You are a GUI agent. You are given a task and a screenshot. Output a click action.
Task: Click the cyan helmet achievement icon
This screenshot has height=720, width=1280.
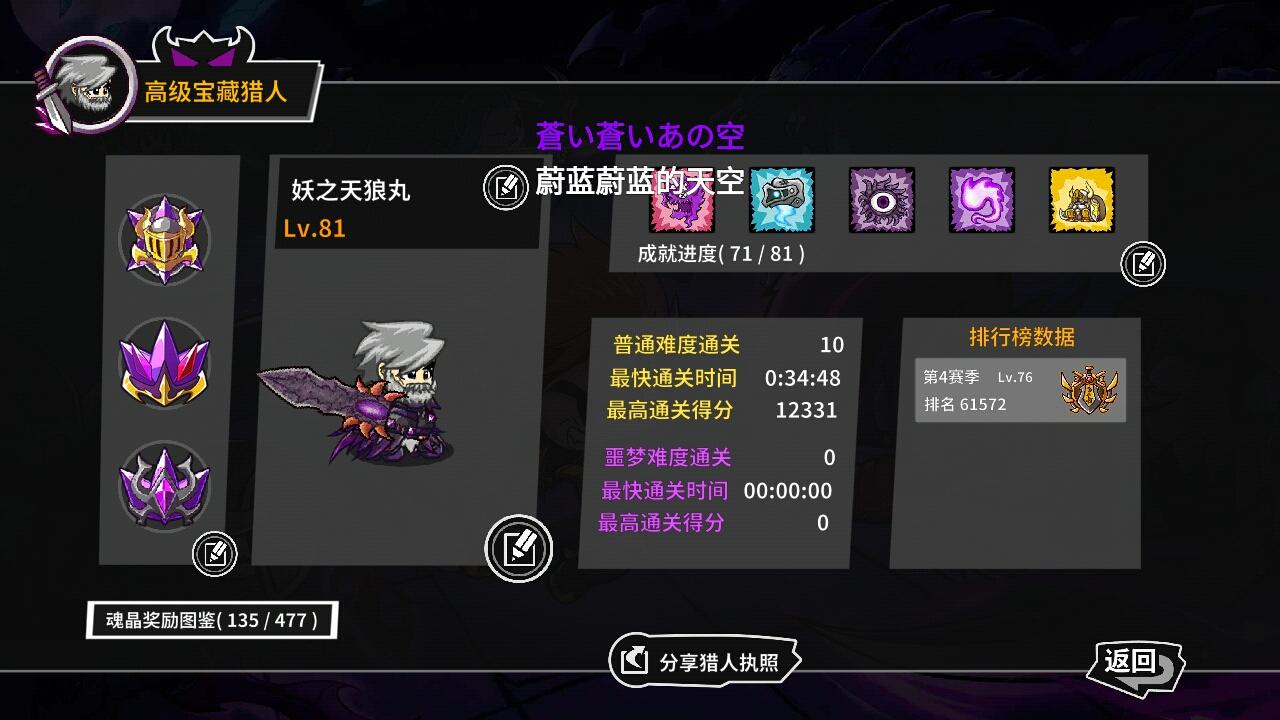click(x=781, y=200)
